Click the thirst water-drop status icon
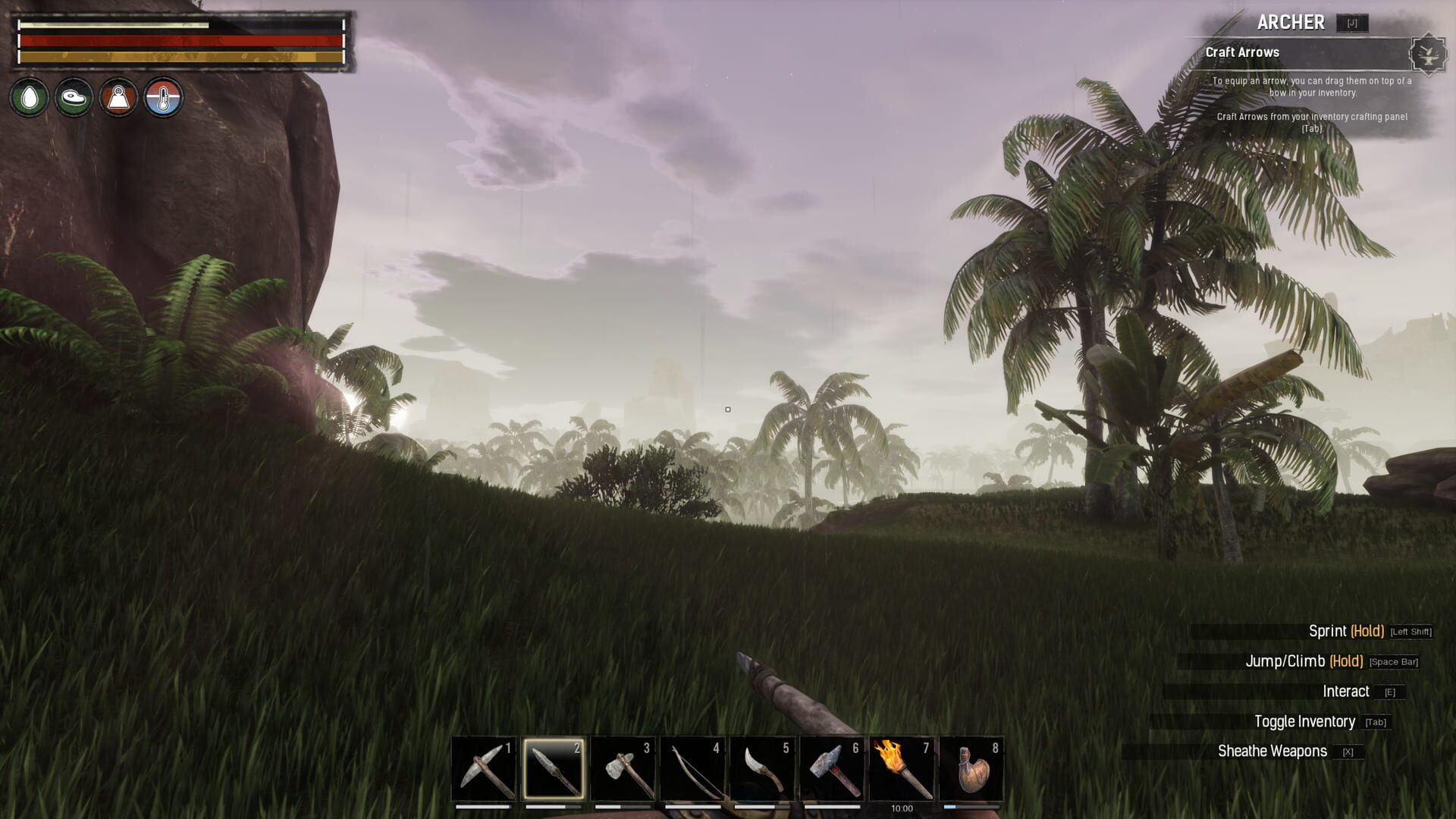 click(30, 98)
